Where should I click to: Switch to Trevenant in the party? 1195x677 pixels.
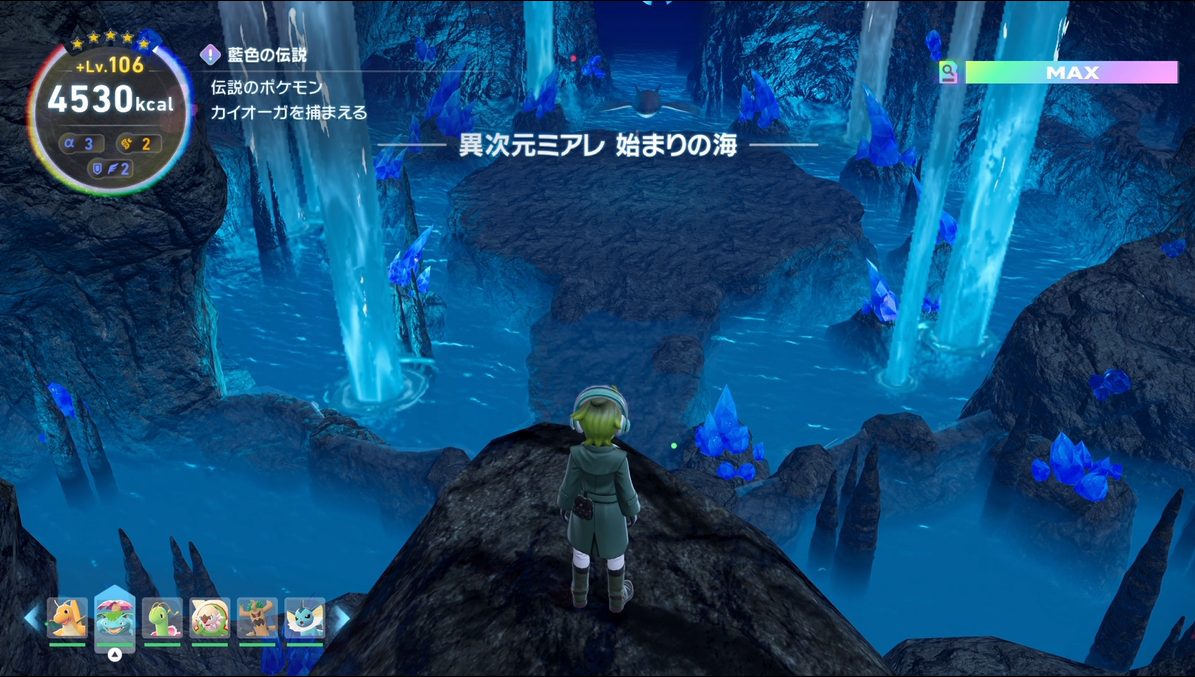(257, 618)
